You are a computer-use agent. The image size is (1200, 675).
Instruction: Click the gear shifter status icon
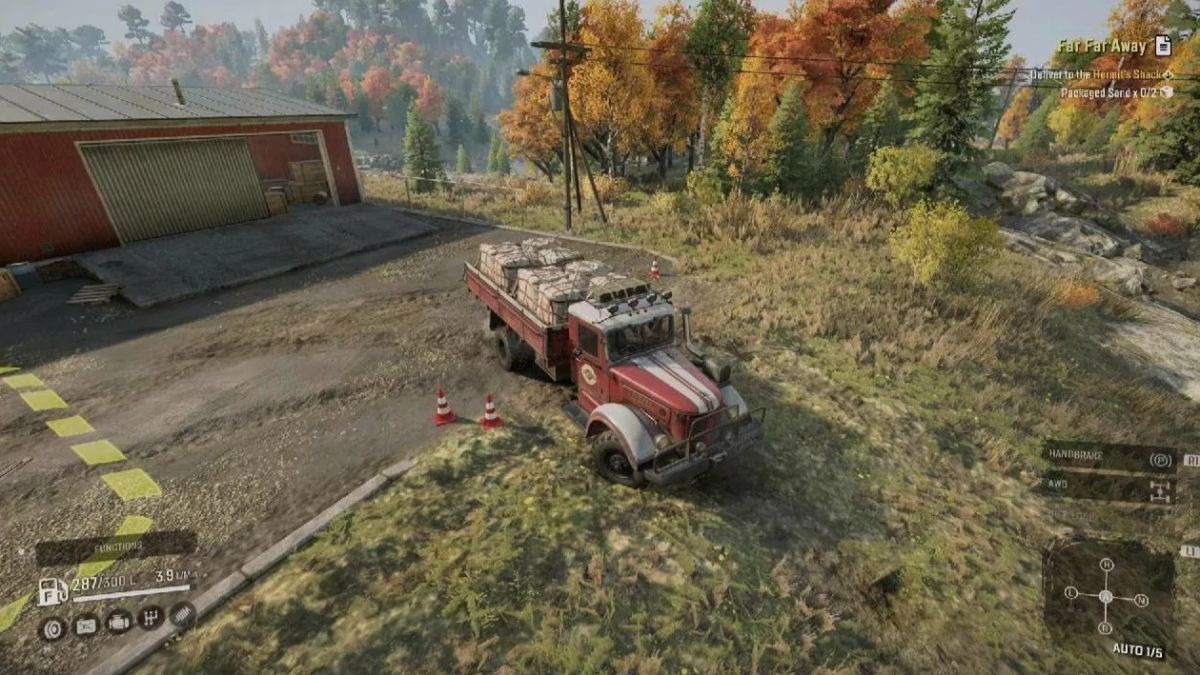(x=150, y=618)
